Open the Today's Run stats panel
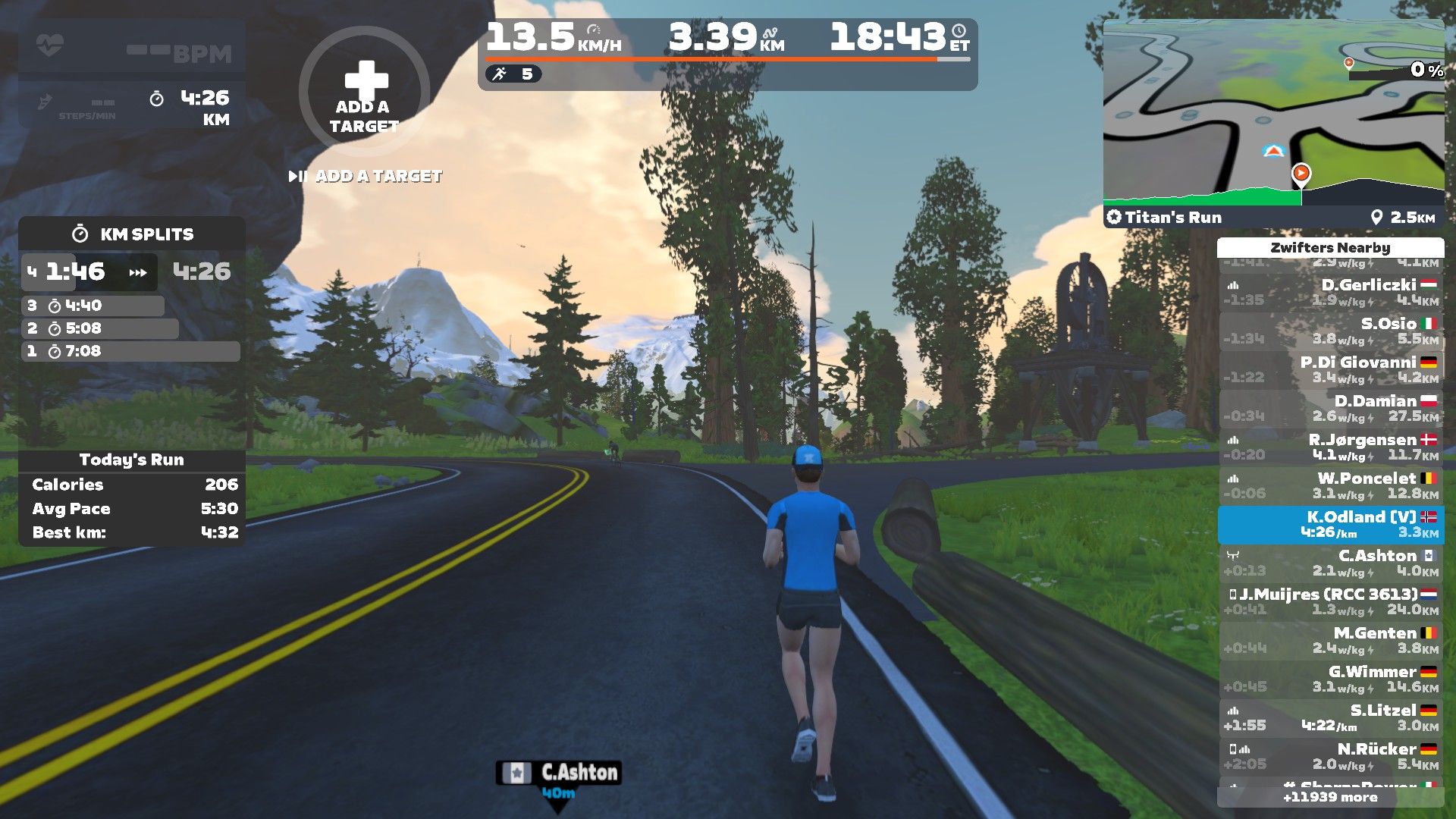The height and width of the screenshot is (819, 1456). [132, 460]
